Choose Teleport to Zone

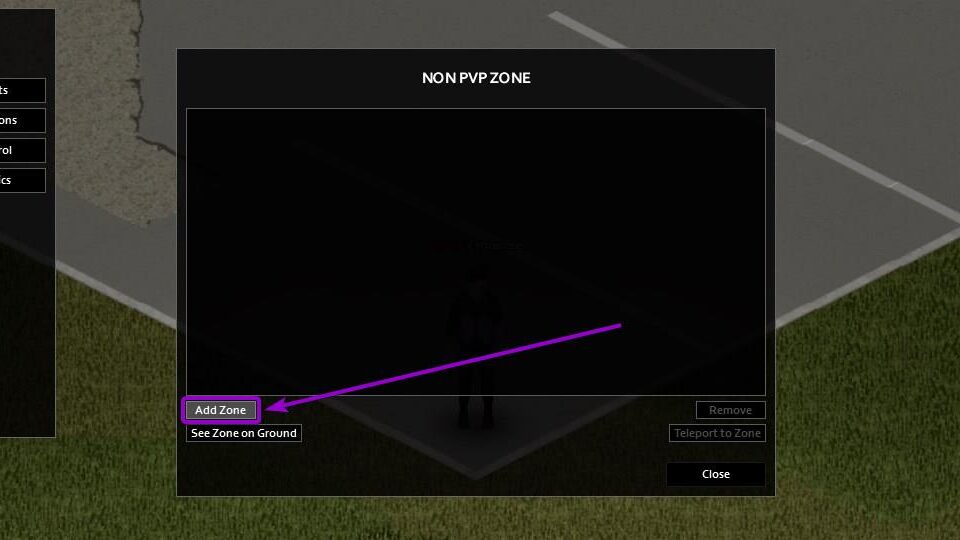pyautogui.click(x=717, y=433)
